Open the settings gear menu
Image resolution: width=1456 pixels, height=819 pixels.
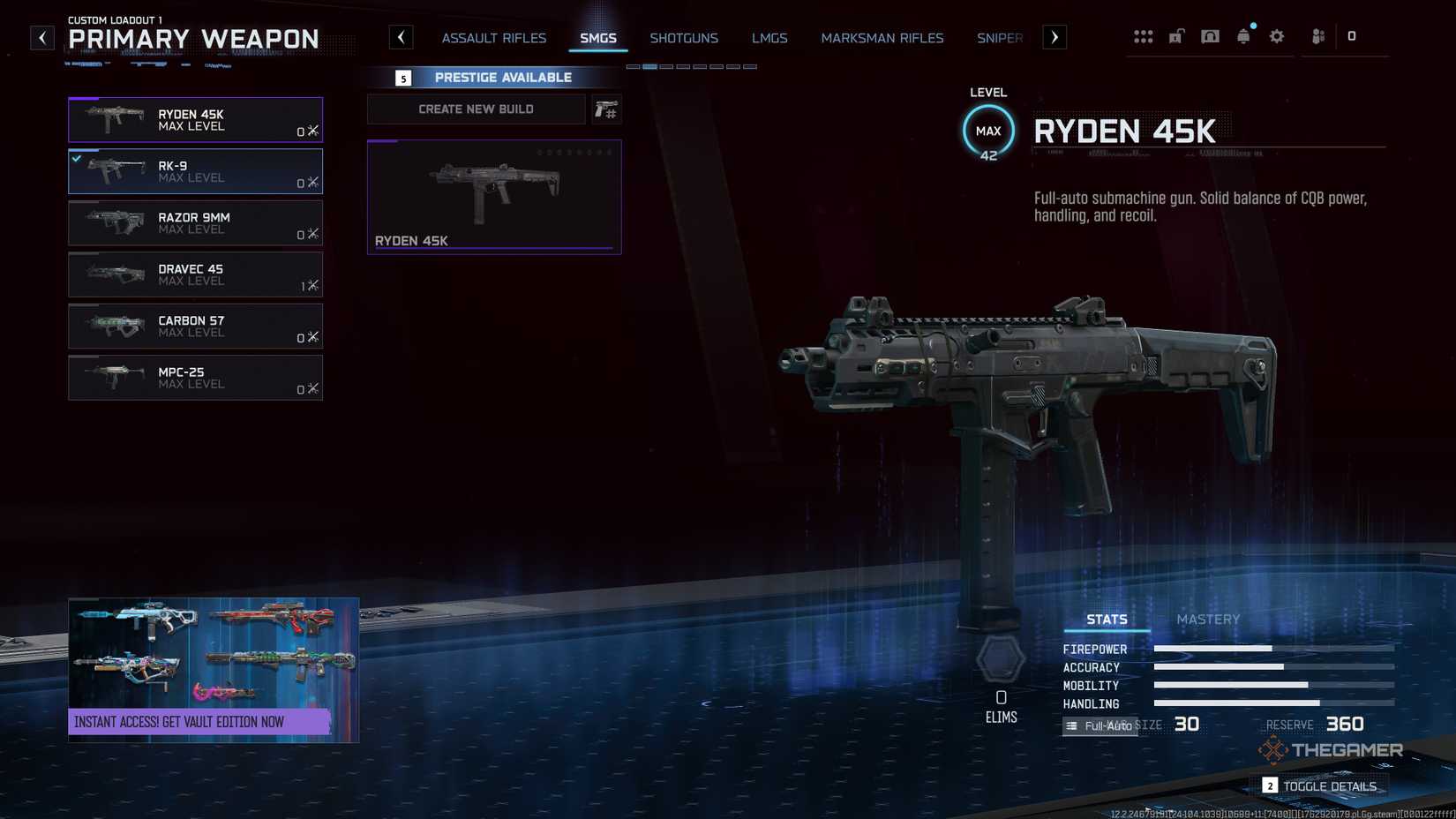coord(1276,36)
